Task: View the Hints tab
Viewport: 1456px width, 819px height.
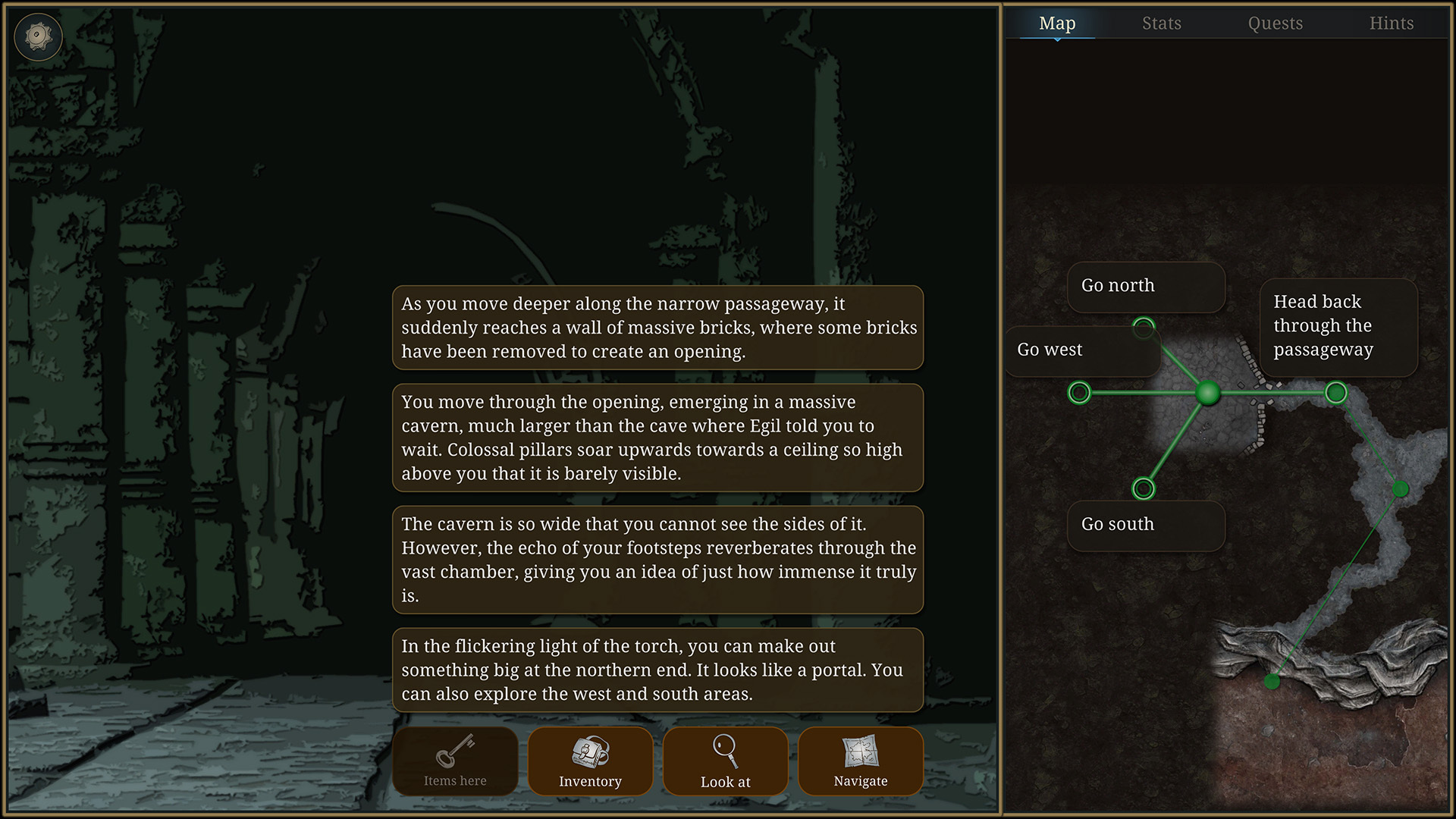Action: (x=1392, y=23)
